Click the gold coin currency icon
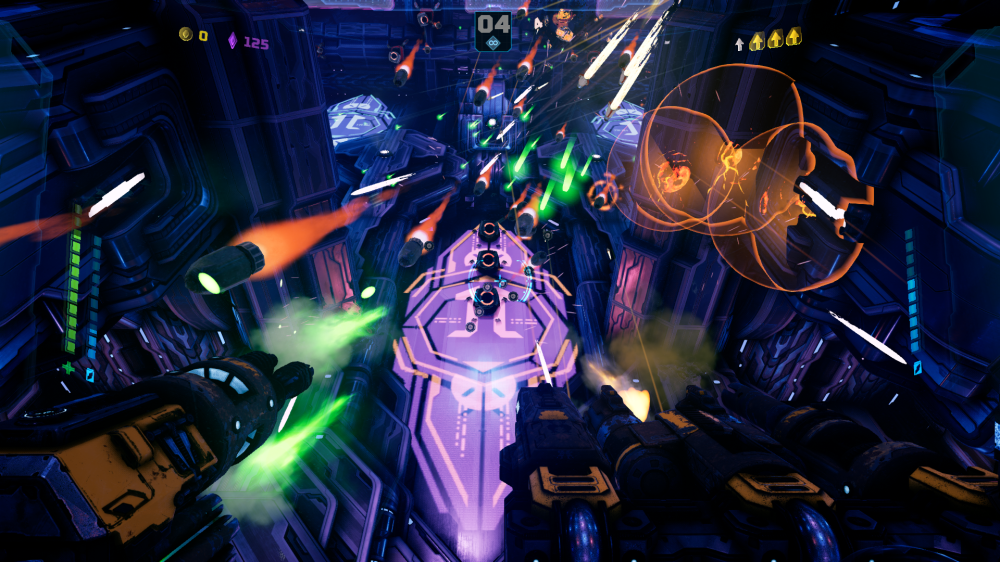1000x562 pixels. pyautogui.click(x=185, y=36)
